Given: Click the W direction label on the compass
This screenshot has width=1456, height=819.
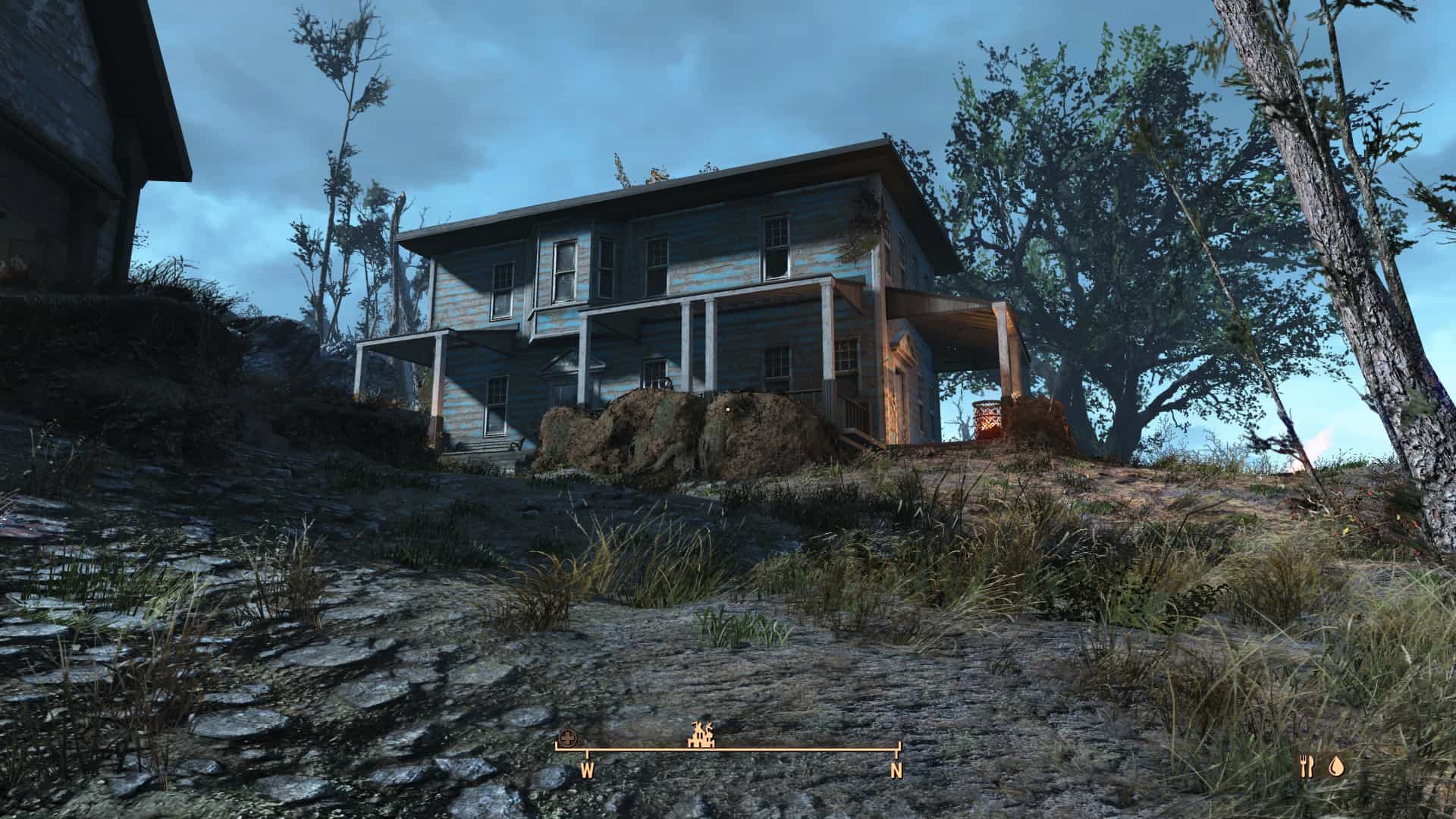Looking at the screenshot, I should tap(587, 772).
